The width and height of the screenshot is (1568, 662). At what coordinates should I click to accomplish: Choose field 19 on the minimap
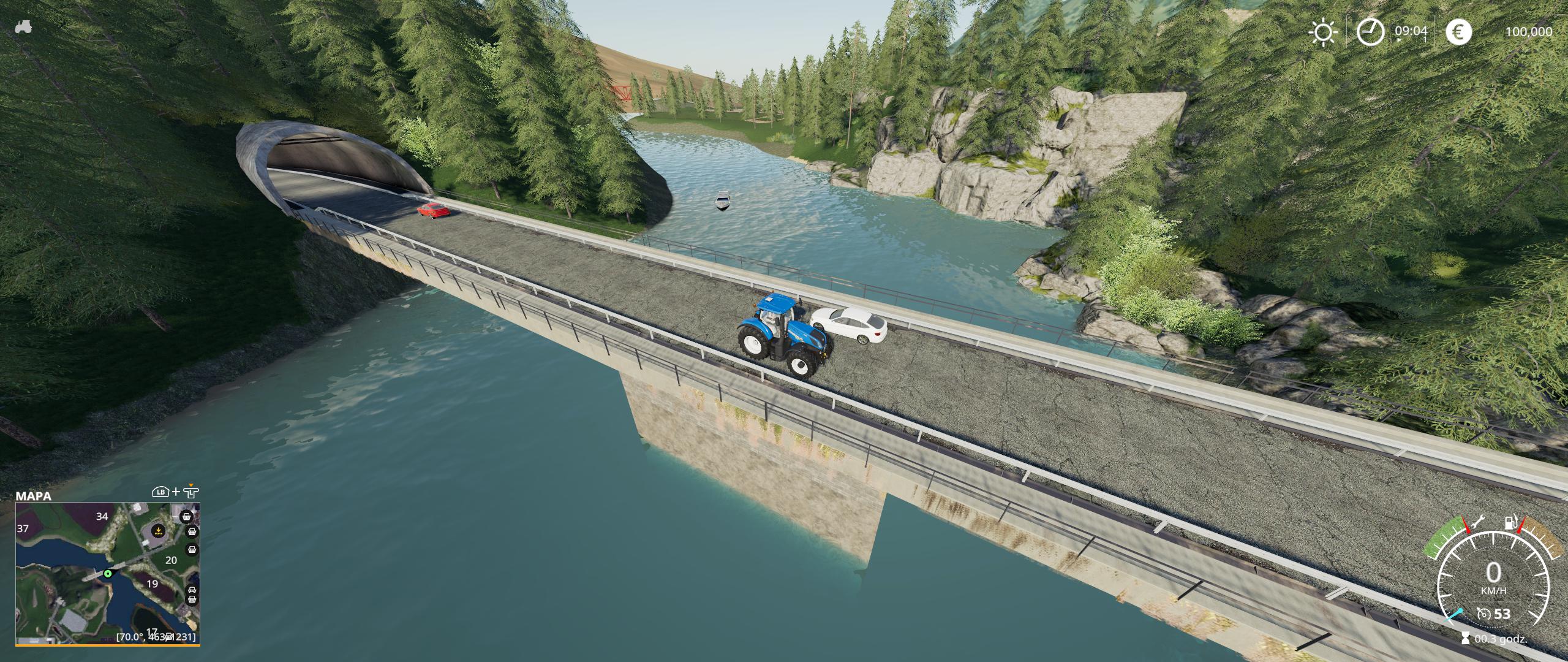pos(152,584)
